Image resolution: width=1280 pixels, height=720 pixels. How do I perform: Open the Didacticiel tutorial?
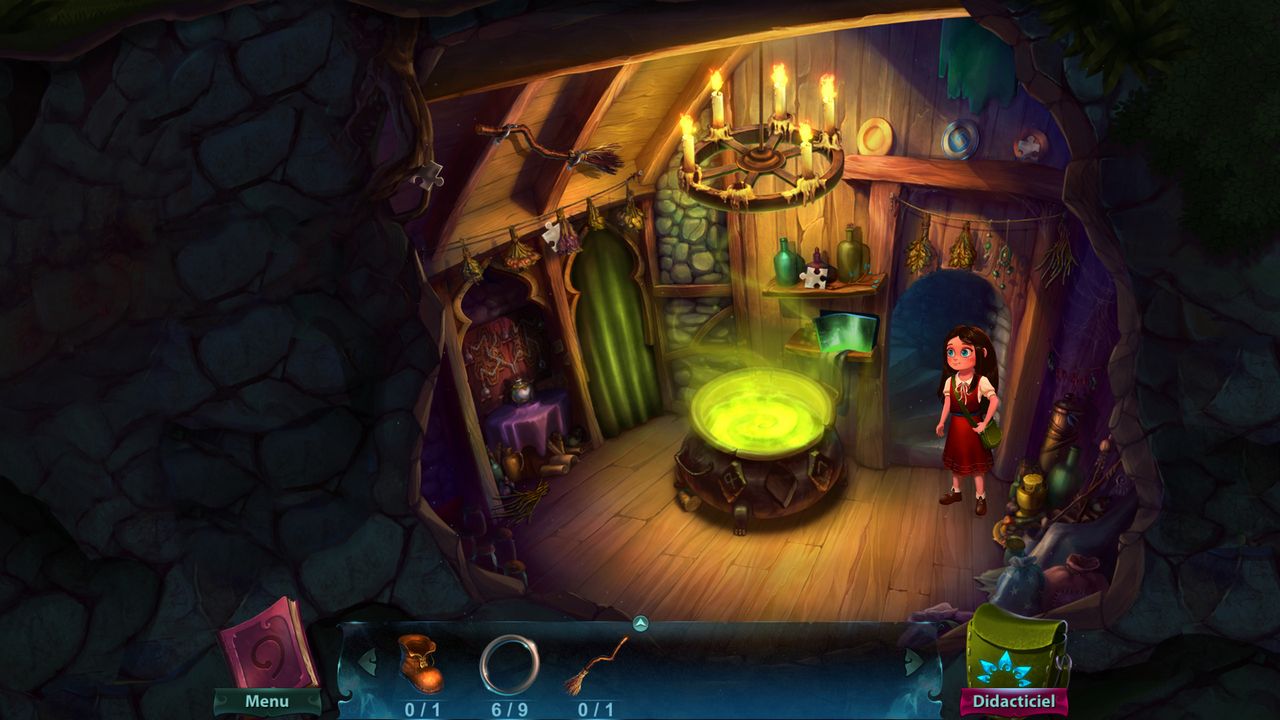[x=1013, y=702]
